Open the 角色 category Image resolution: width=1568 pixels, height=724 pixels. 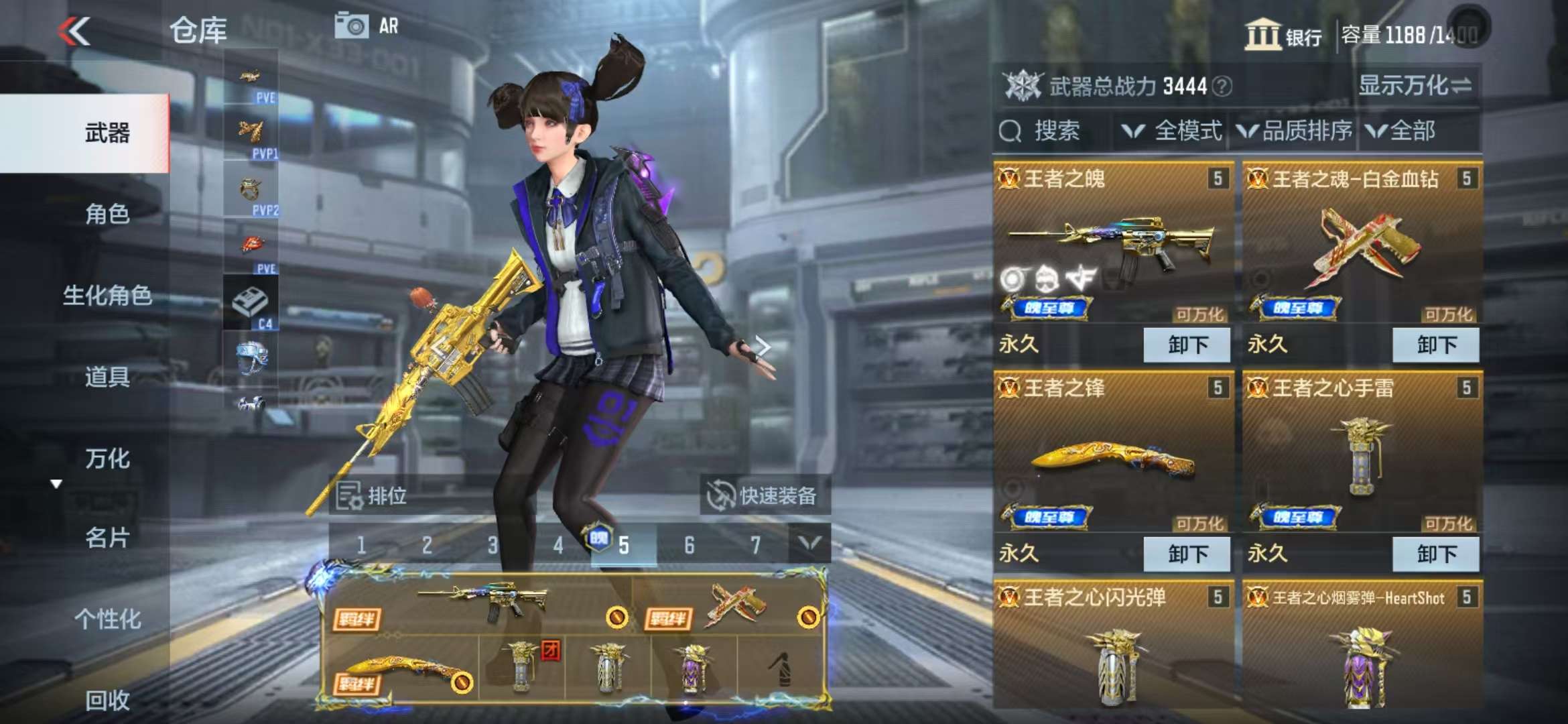[107, 215]
